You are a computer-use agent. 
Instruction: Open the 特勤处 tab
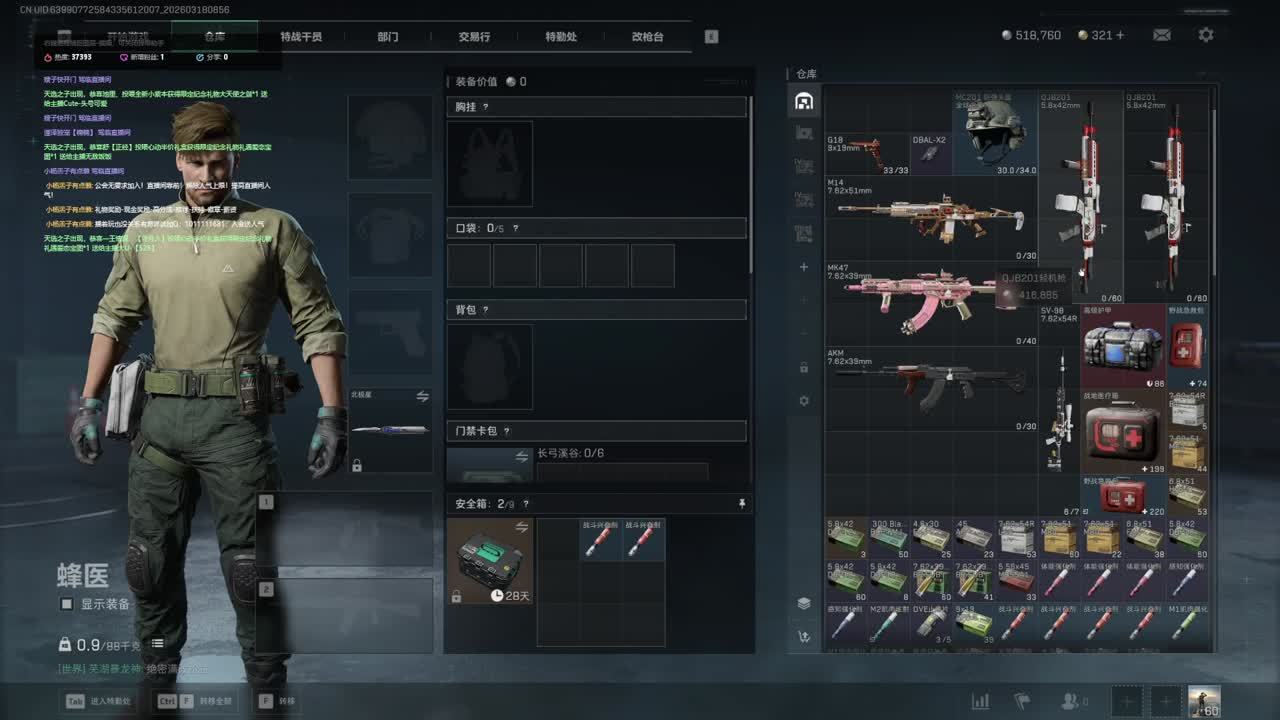[x=561, y=37]
